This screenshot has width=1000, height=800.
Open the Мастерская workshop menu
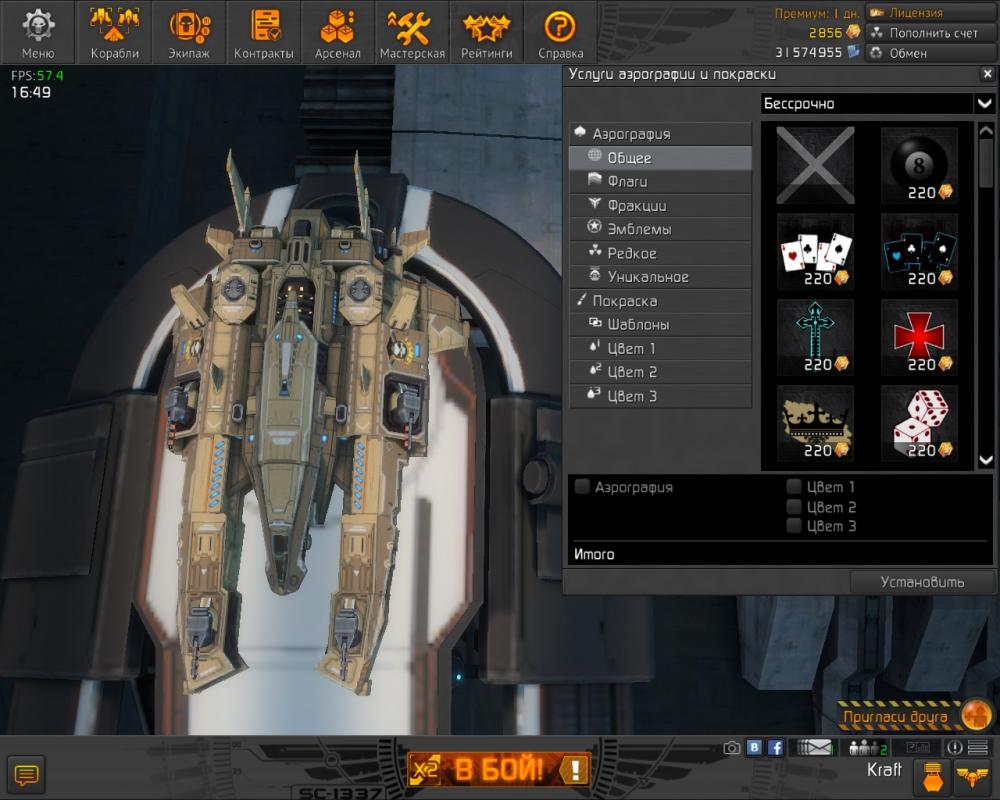pyautogui.click(x=411, y=32)
